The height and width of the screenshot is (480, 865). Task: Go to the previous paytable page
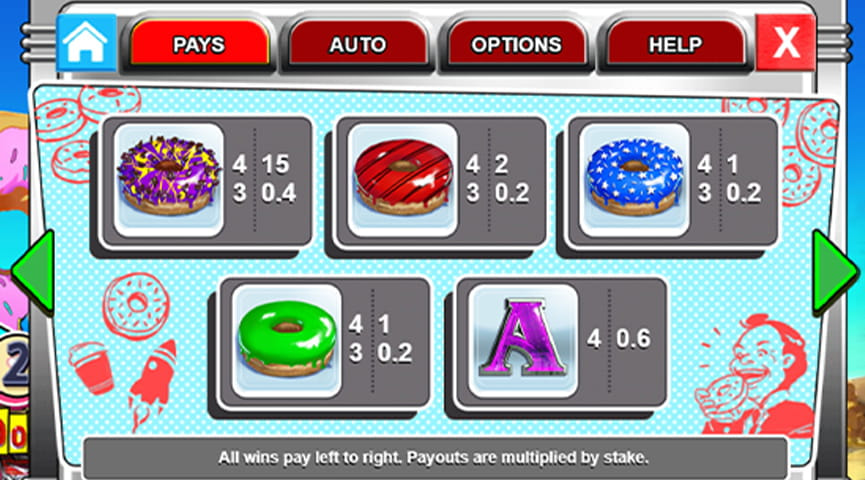pos(31,272)
